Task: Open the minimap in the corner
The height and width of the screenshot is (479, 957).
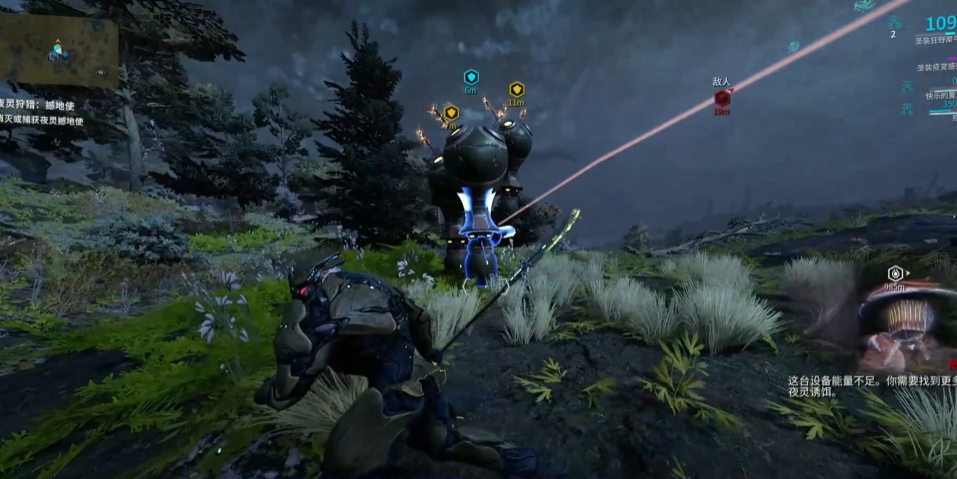Action: (x=59, y=50)
